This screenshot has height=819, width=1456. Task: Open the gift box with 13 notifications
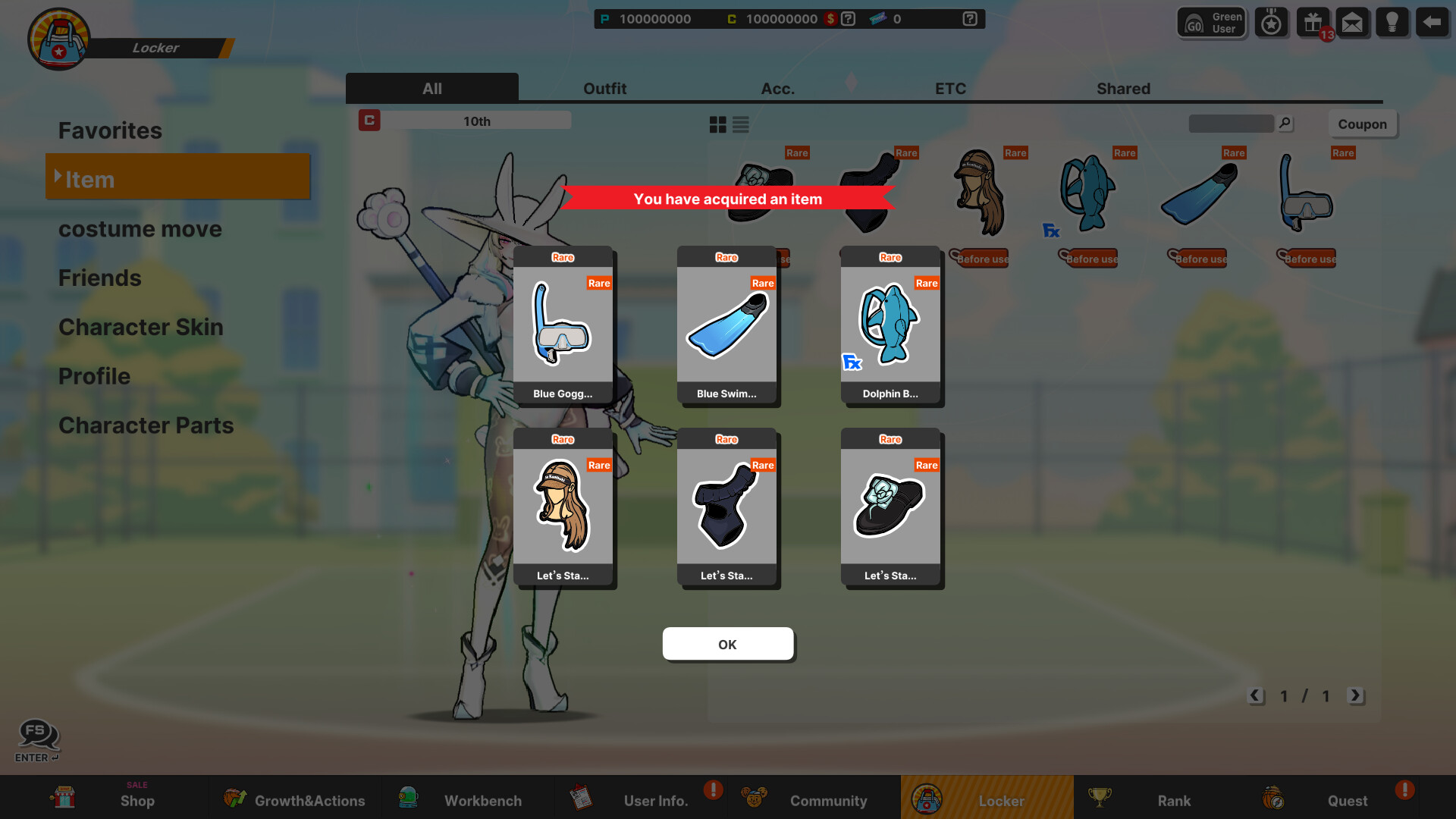1312,22
